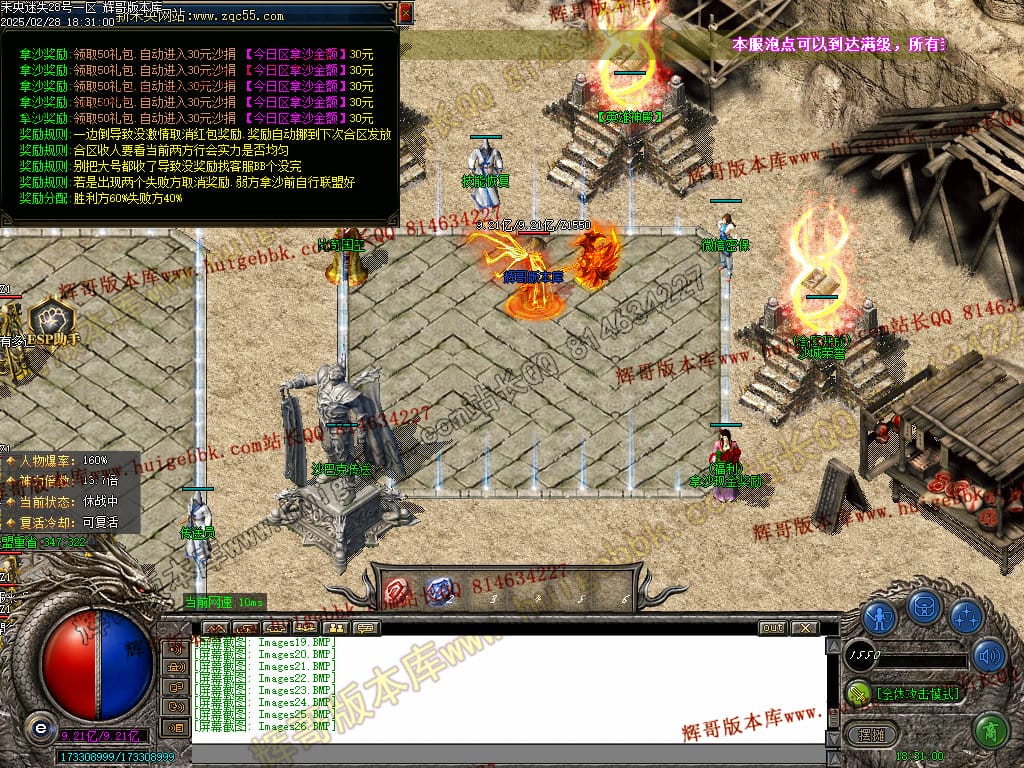This screenshot has height=768, width=1024.
Task: Switch the attack mode sword icon
Action: tap(858, 692)
